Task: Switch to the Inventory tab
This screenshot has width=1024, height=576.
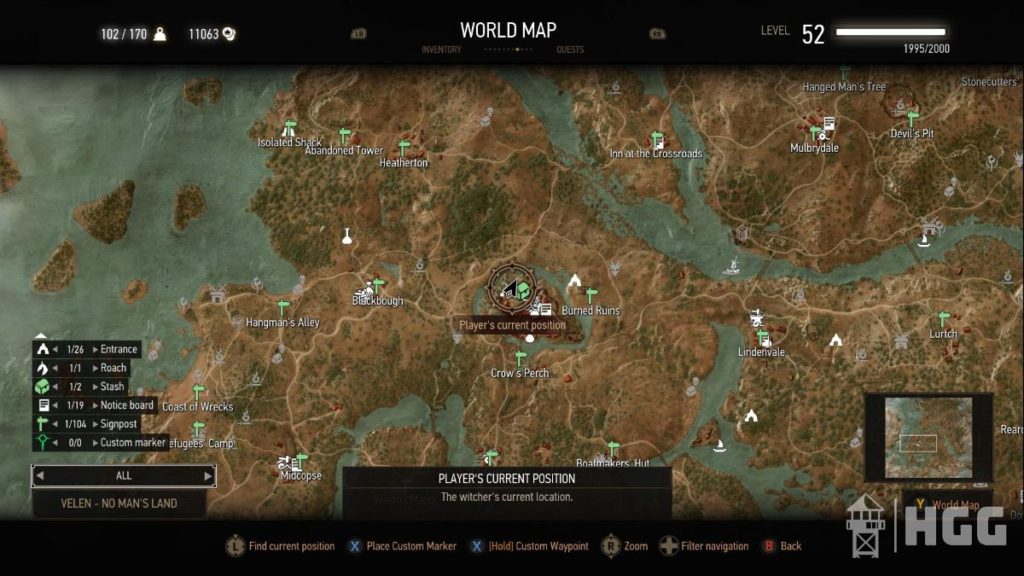Action: [441, 49]
